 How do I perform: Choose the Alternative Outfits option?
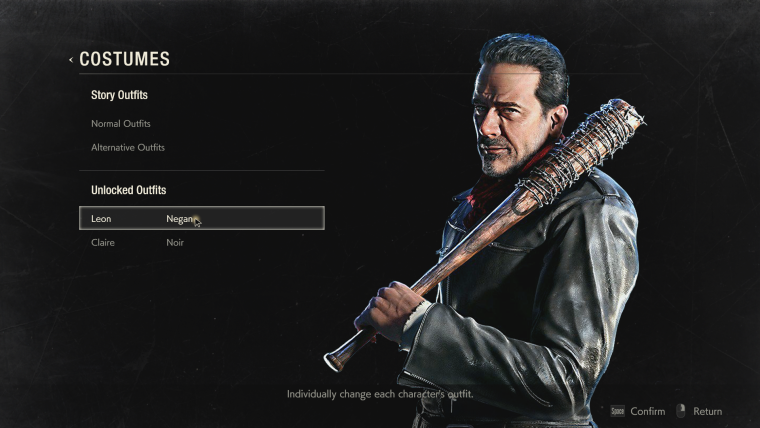tap(128, 148)
